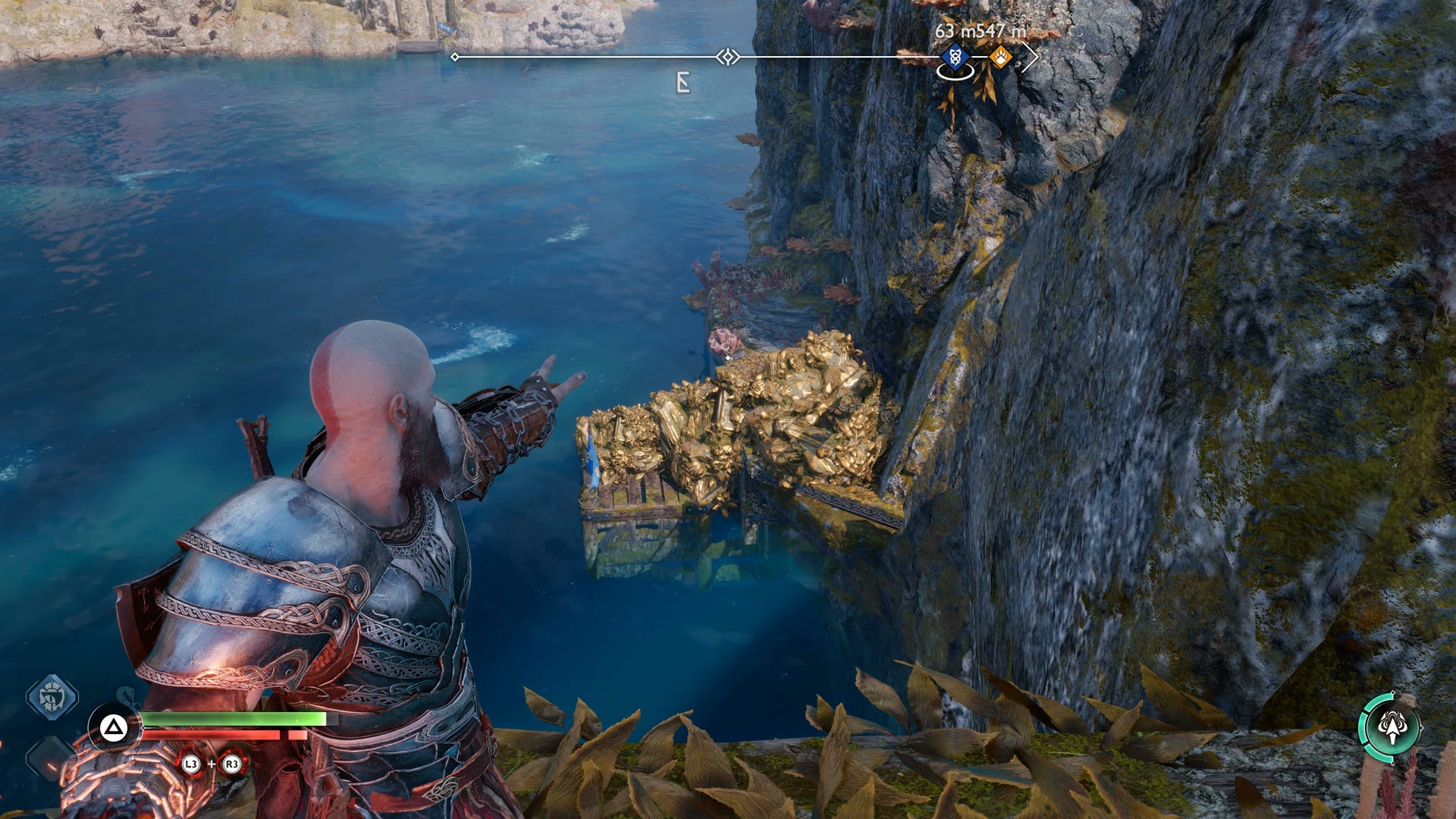1456x819 pixels.
Task: Select the blue knot quest marker on compass
Action: pos(955,57)
